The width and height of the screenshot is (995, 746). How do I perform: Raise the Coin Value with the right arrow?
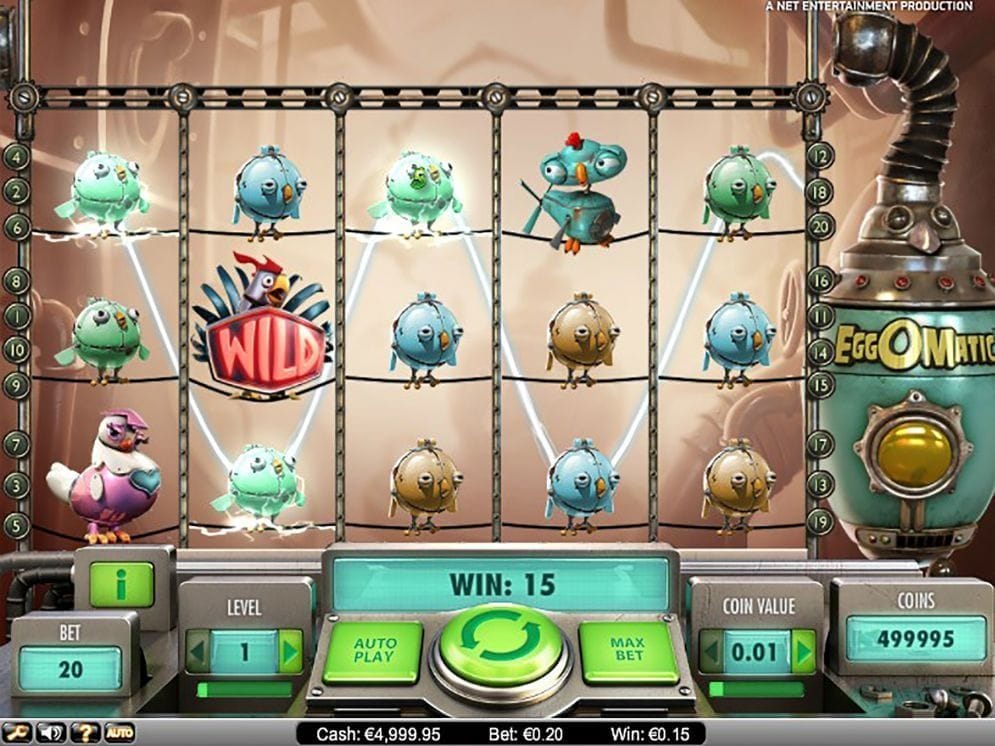[802, 652]
